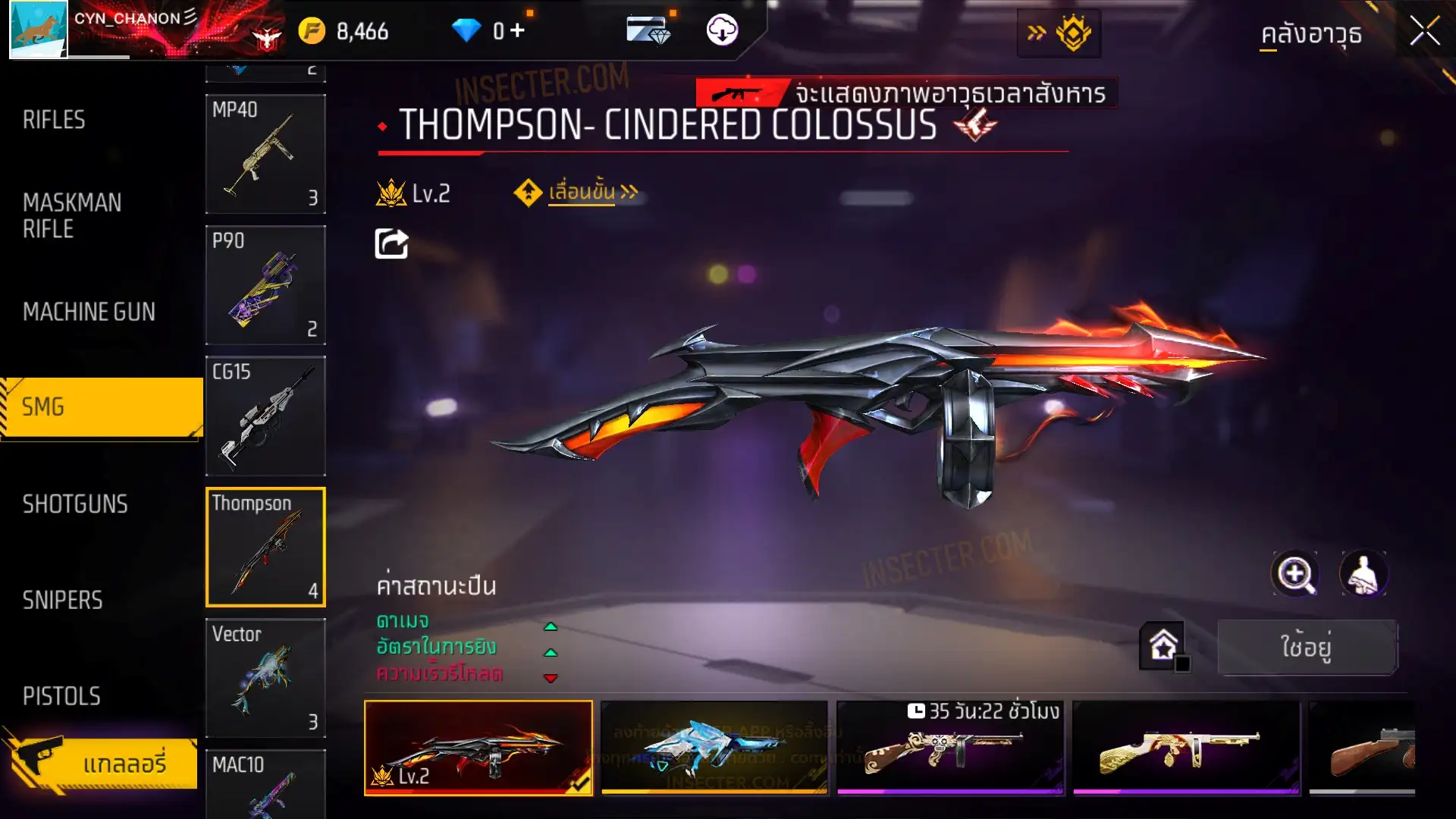Zoom in with the magnifier icon
1456x819 pixels.
[1294, 574]
